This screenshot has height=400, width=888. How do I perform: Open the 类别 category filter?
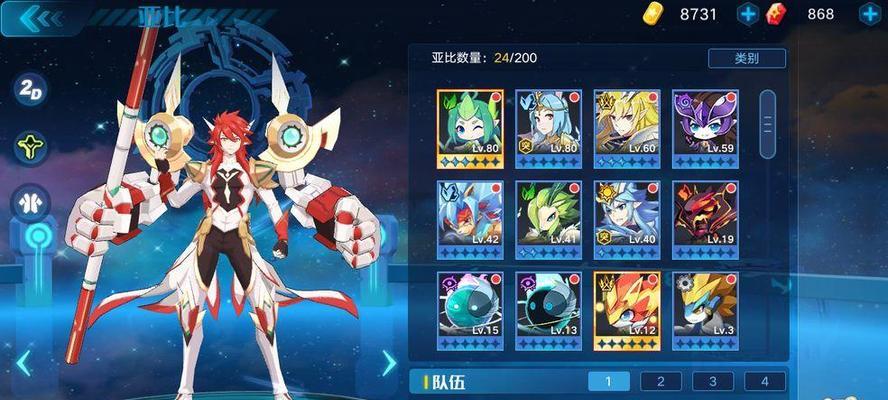tap(746, 58)
